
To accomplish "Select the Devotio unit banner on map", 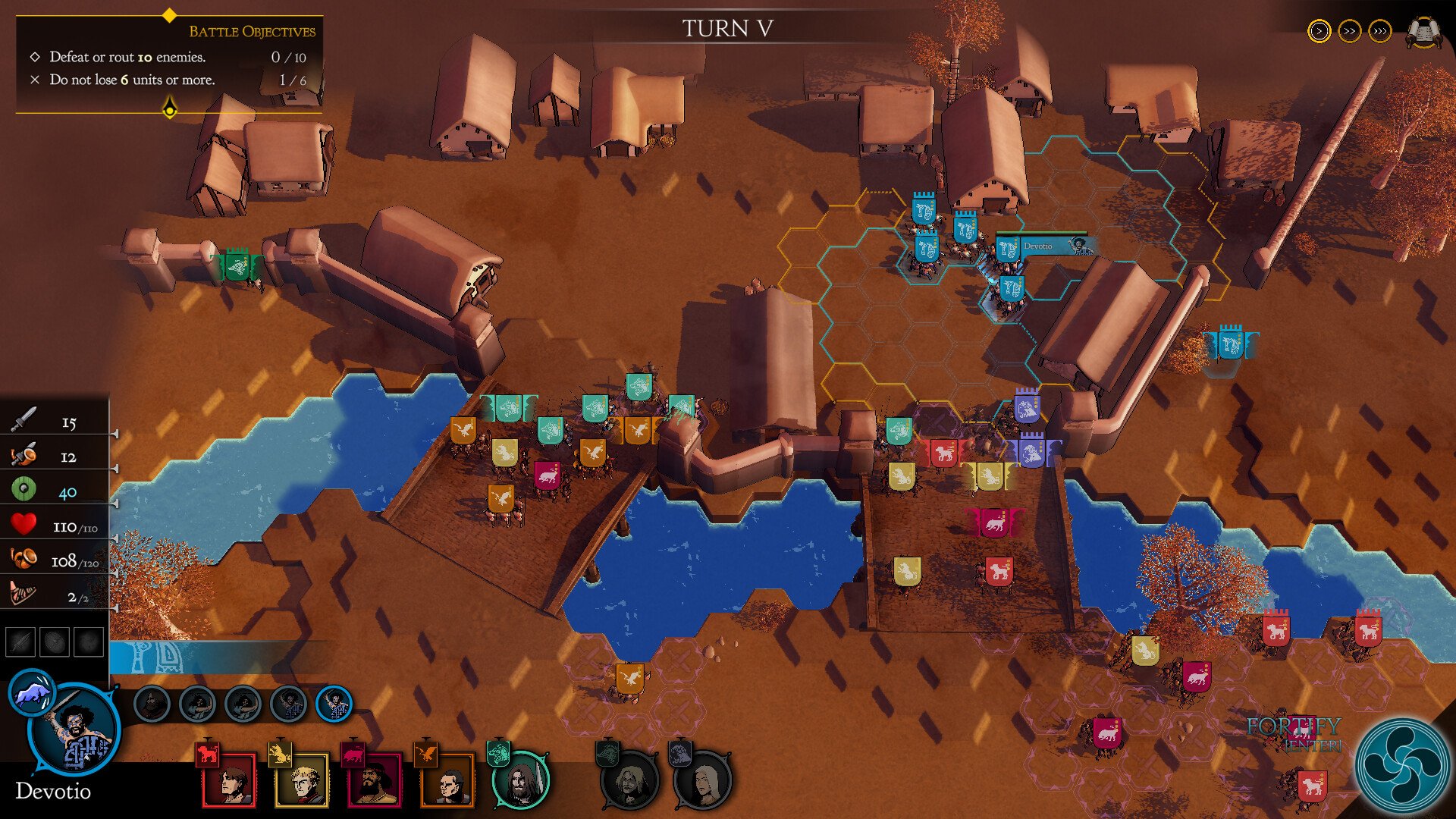I will click(1009, 249).
